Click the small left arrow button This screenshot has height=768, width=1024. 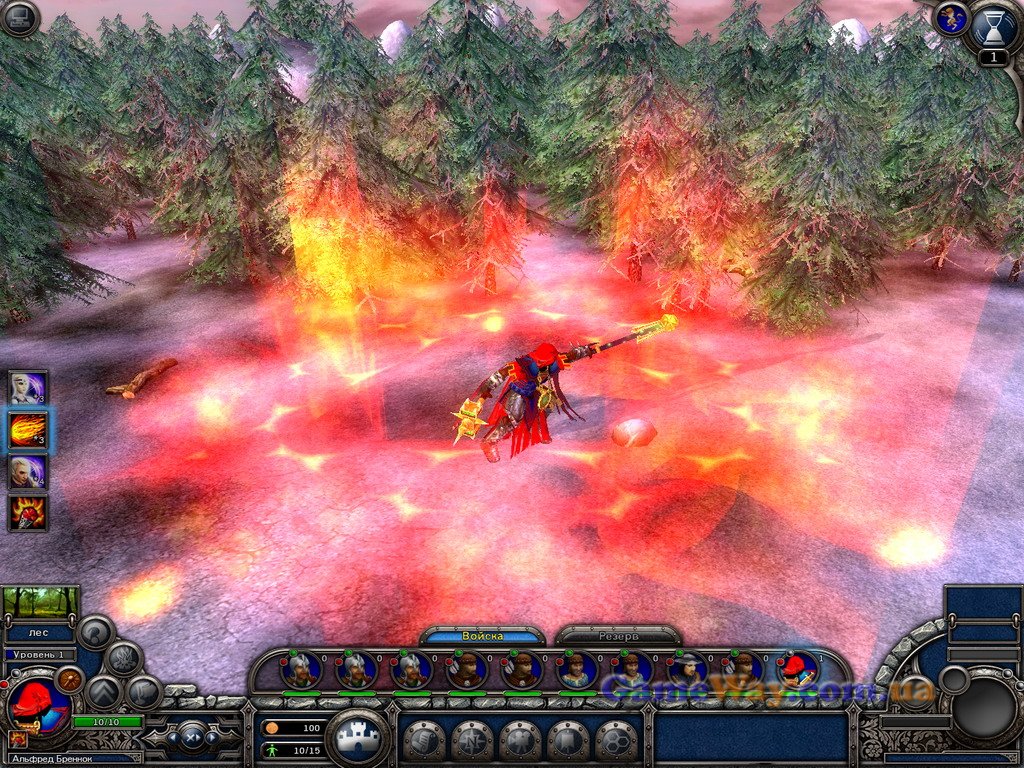(172, 738)
